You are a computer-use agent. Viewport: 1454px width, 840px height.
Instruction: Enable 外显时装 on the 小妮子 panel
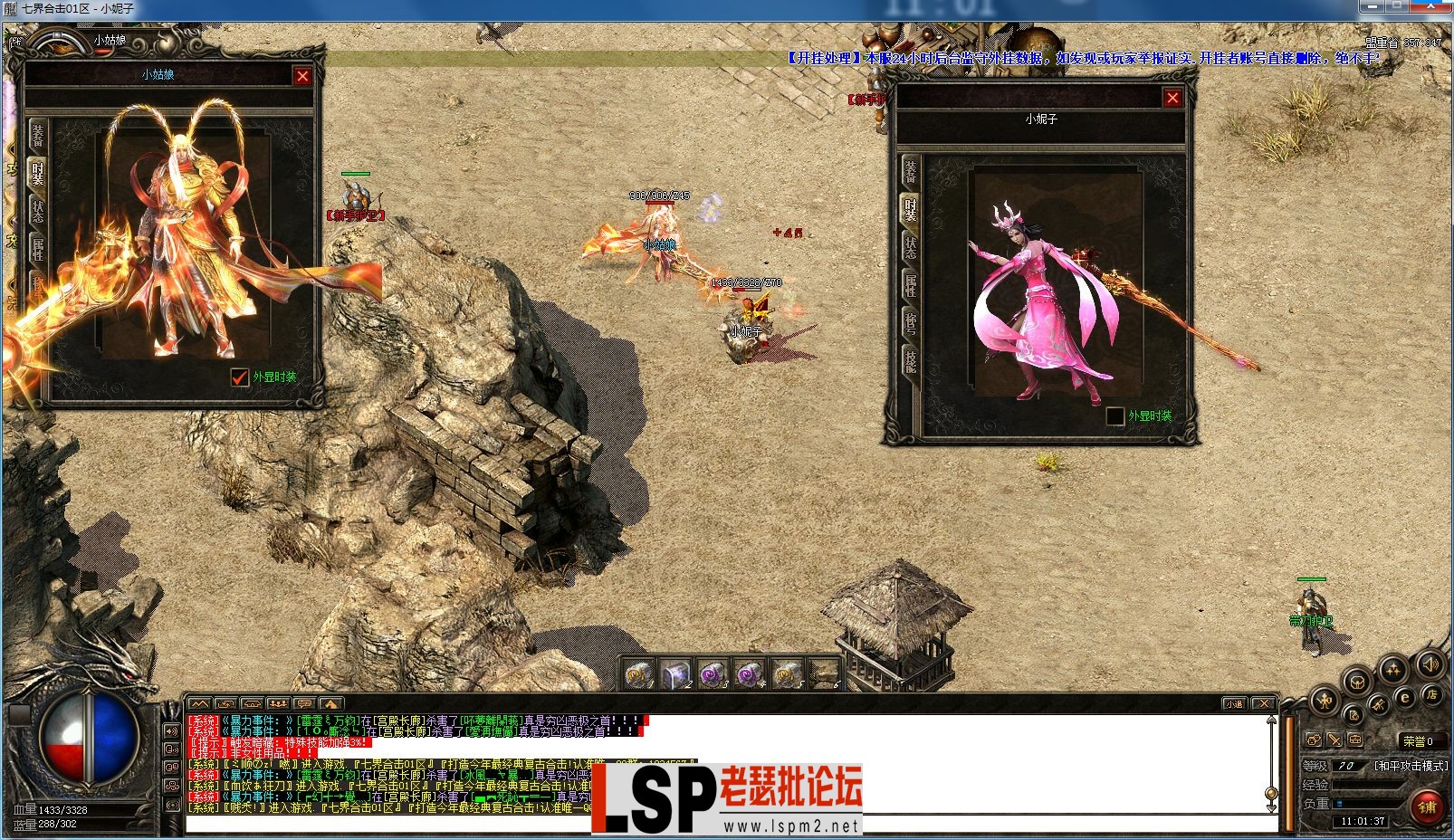1114,416
